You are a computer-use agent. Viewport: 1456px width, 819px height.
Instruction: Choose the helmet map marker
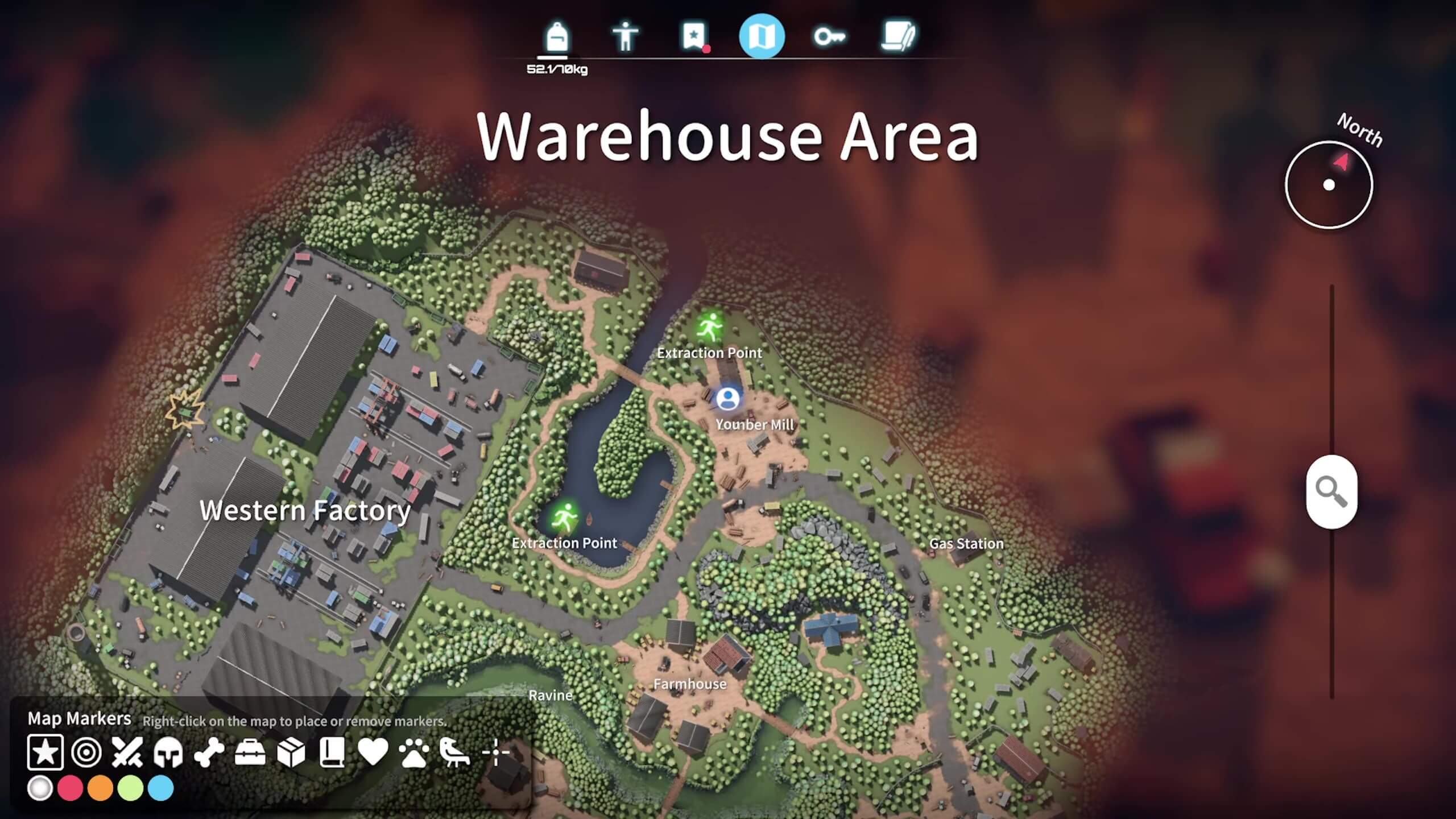[168, 752]
